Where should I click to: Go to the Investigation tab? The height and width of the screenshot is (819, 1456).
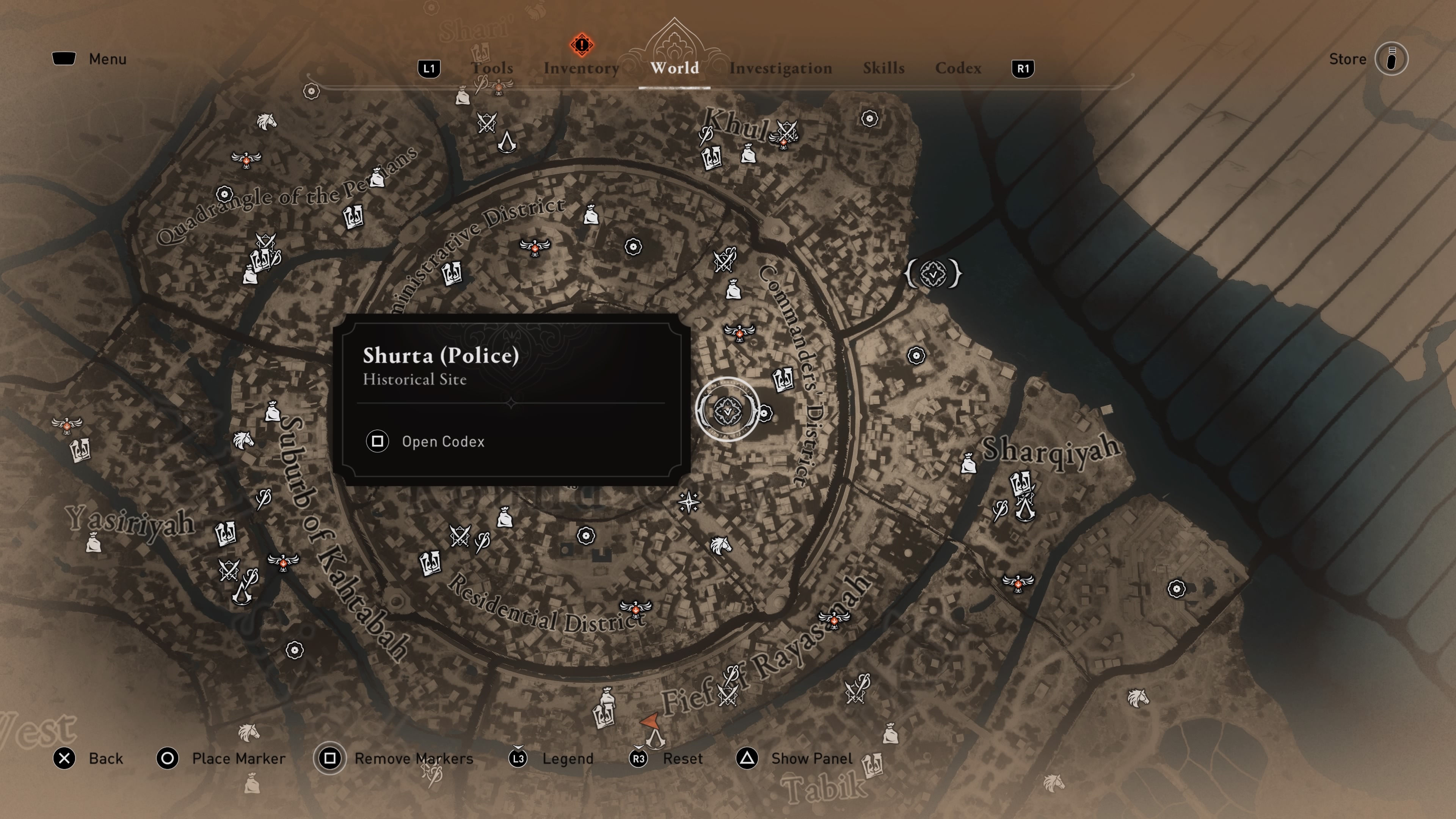click(780, 68)
